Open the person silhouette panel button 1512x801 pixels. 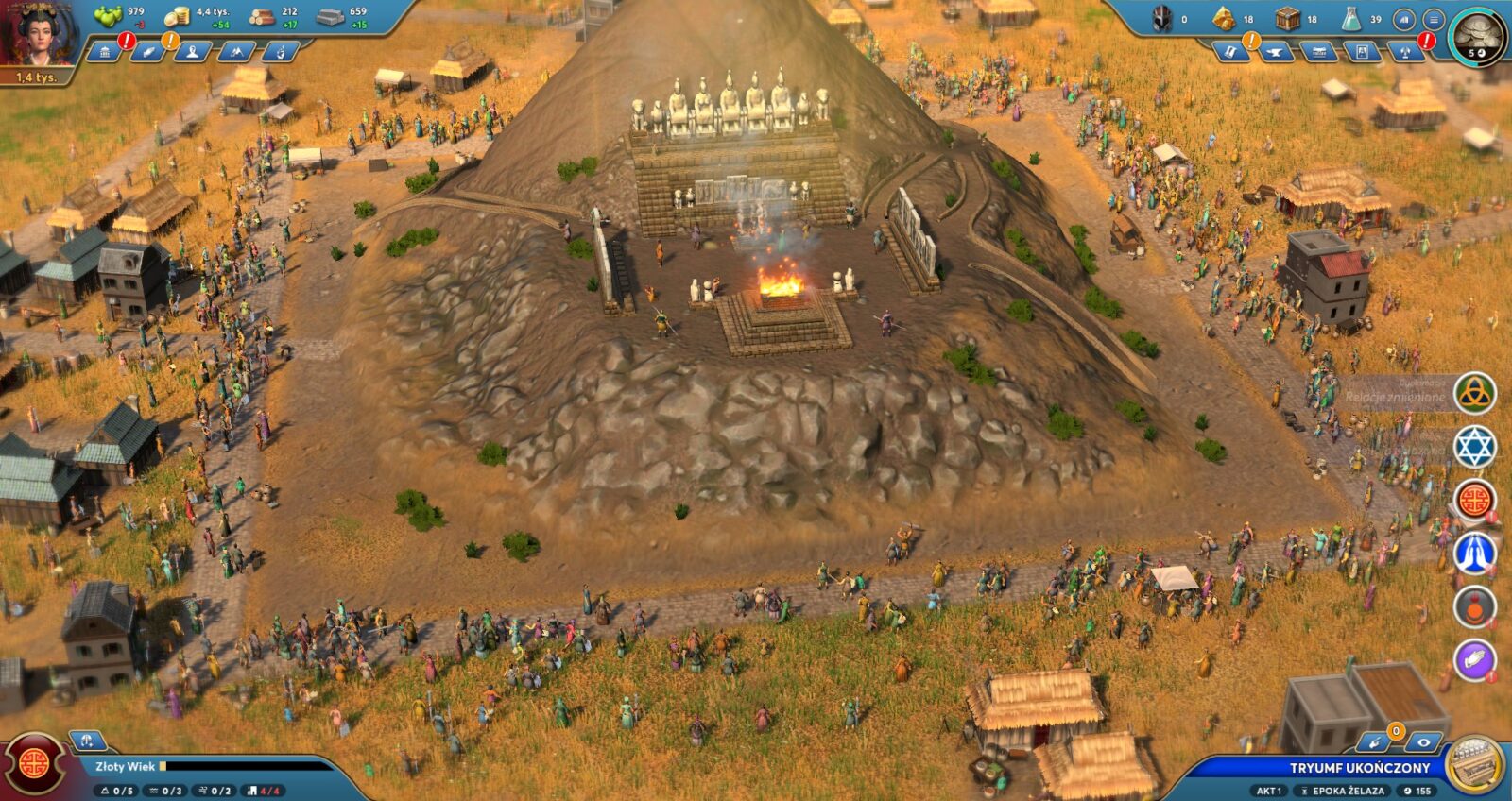(192, 52)
